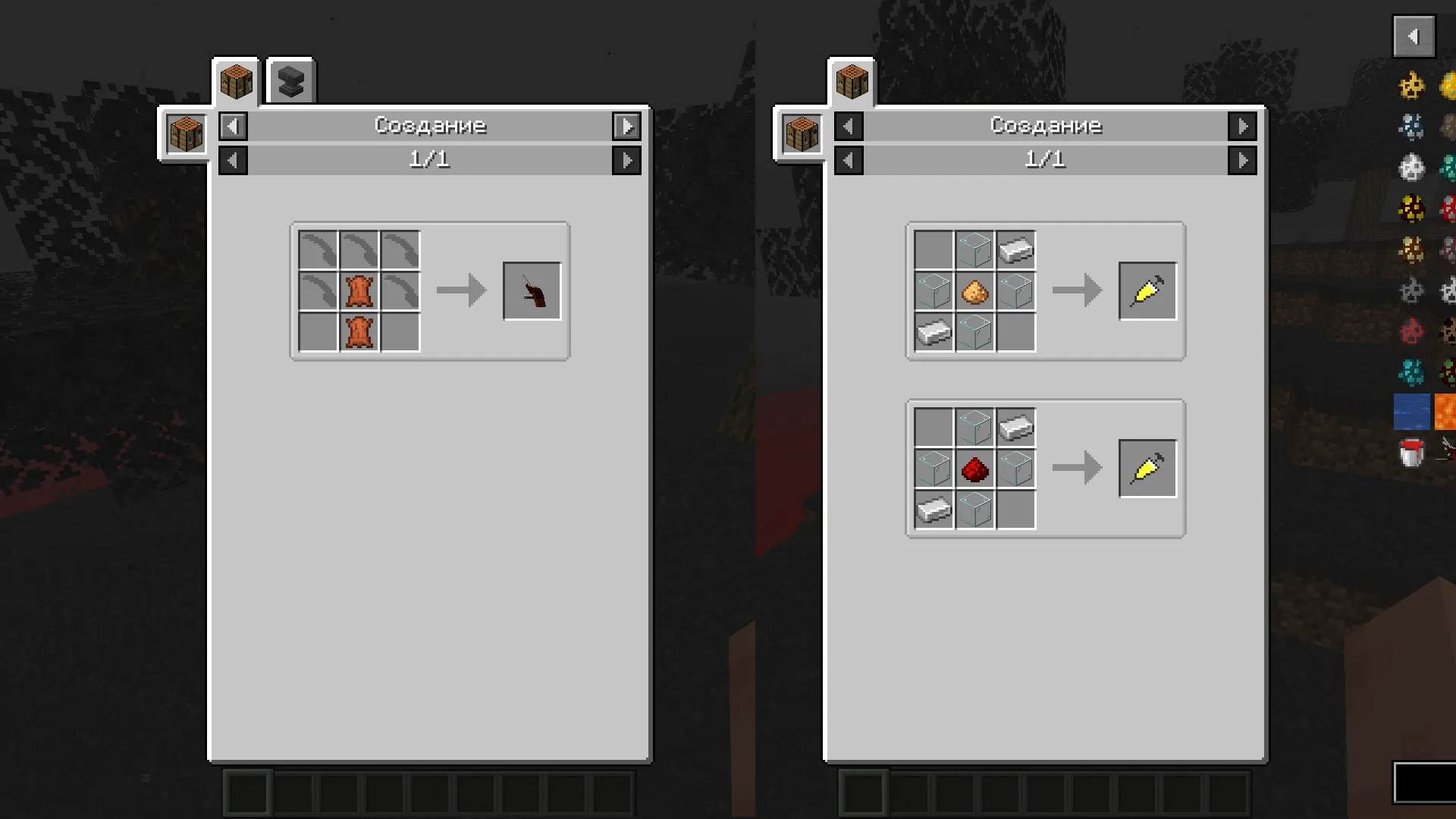Click next arrow beside Создание title on left
Screen dimensions: 1456x819
point(626,126)
